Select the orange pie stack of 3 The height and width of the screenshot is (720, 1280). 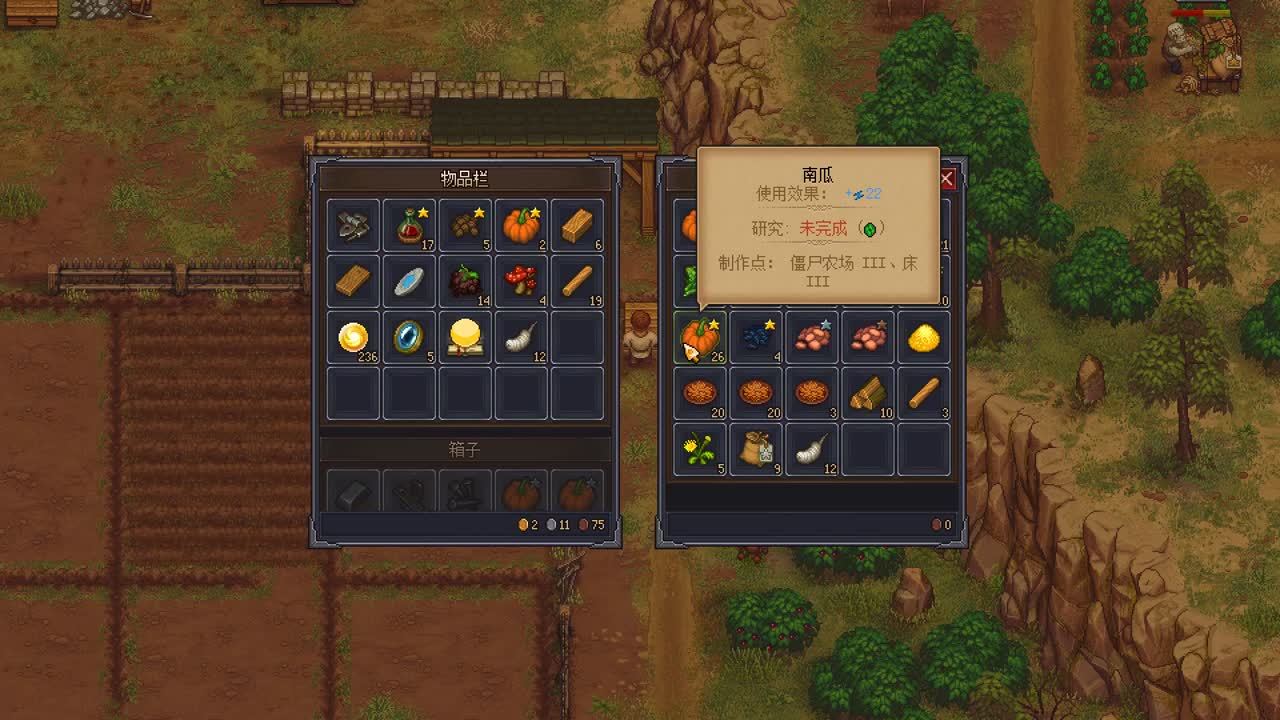[812, 393]
